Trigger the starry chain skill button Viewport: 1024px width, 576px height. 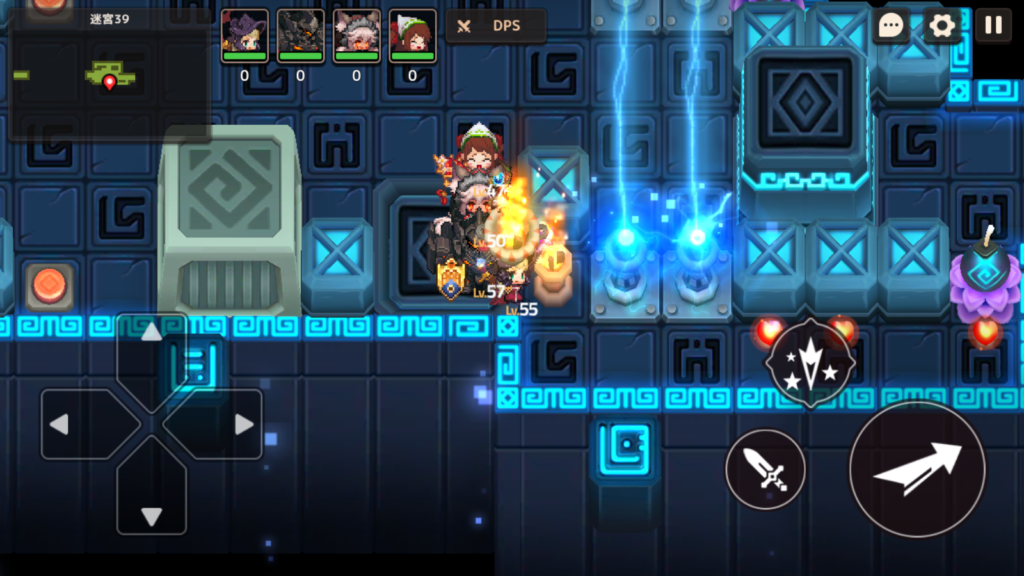809,363
